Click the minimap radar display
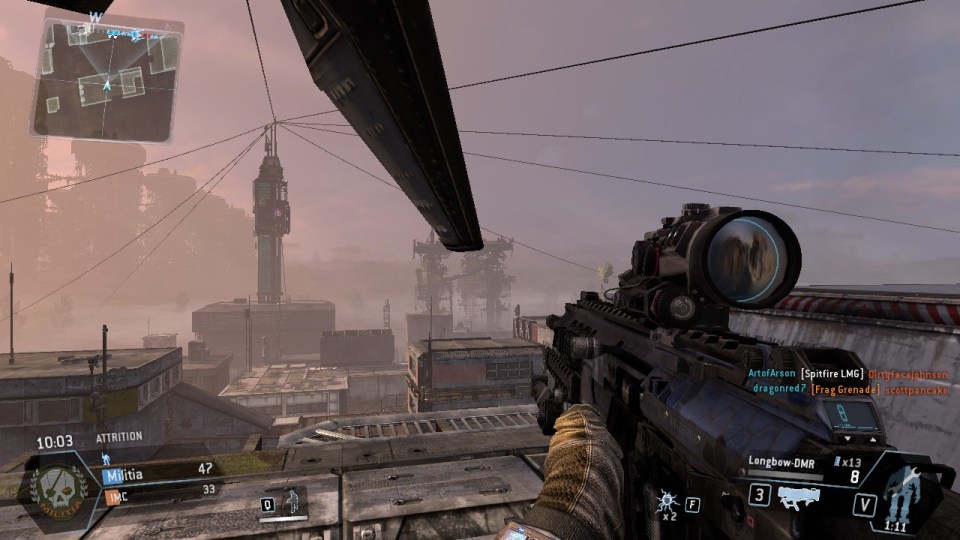The image size is (960, 540). coord(108,78)
